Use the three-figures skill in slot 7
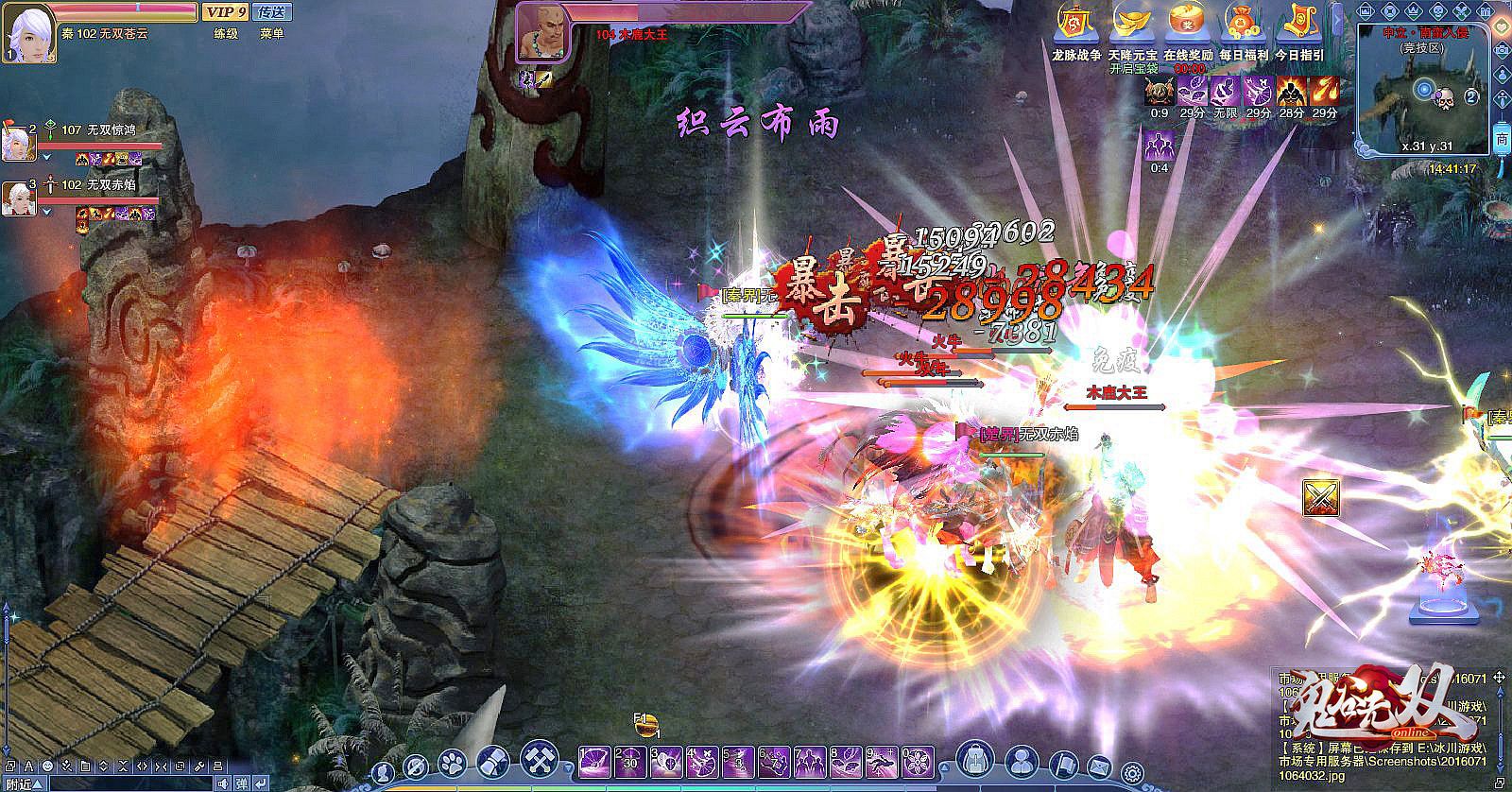 [811, 763]
